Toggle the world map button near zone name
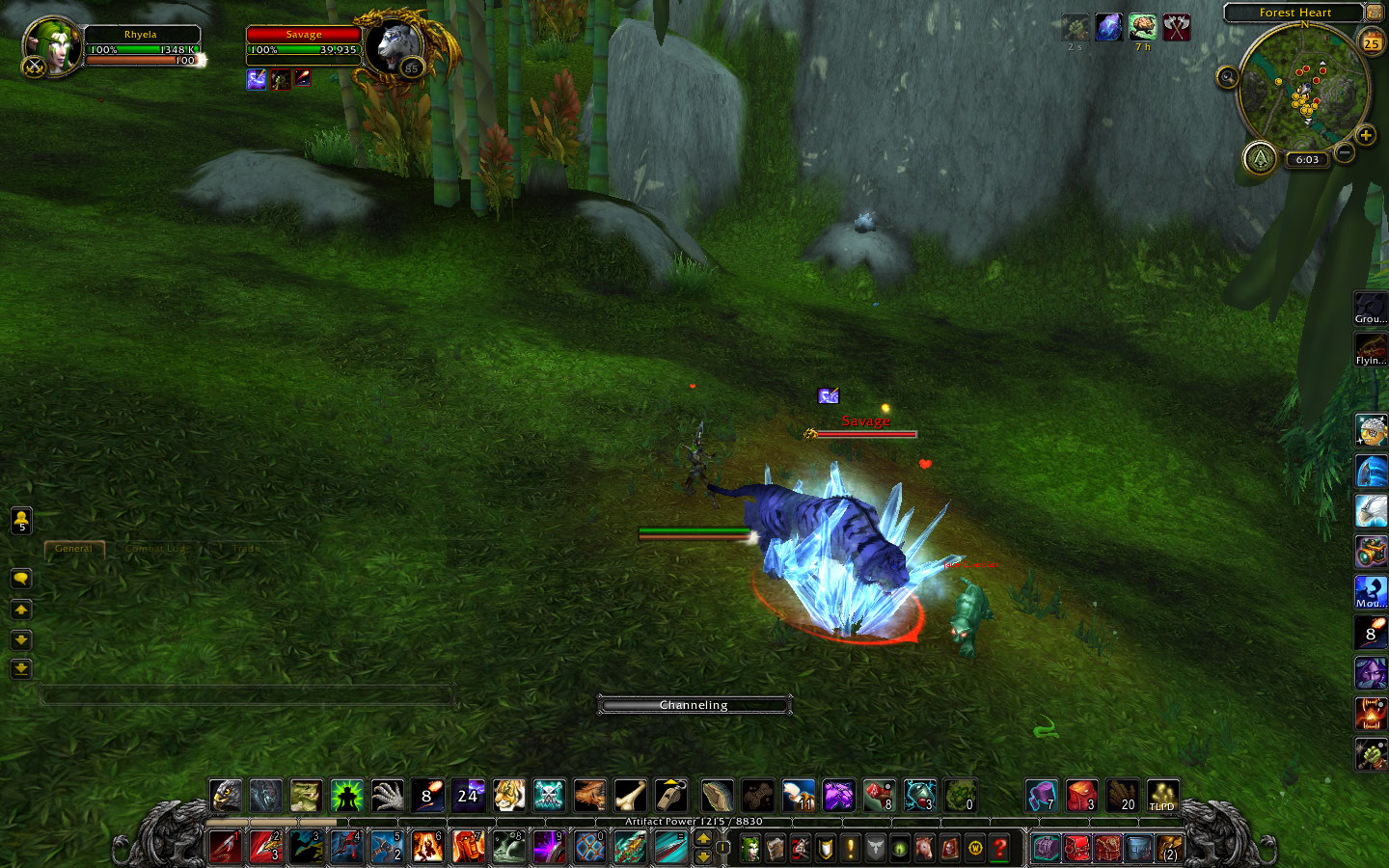 [1374, 13]
